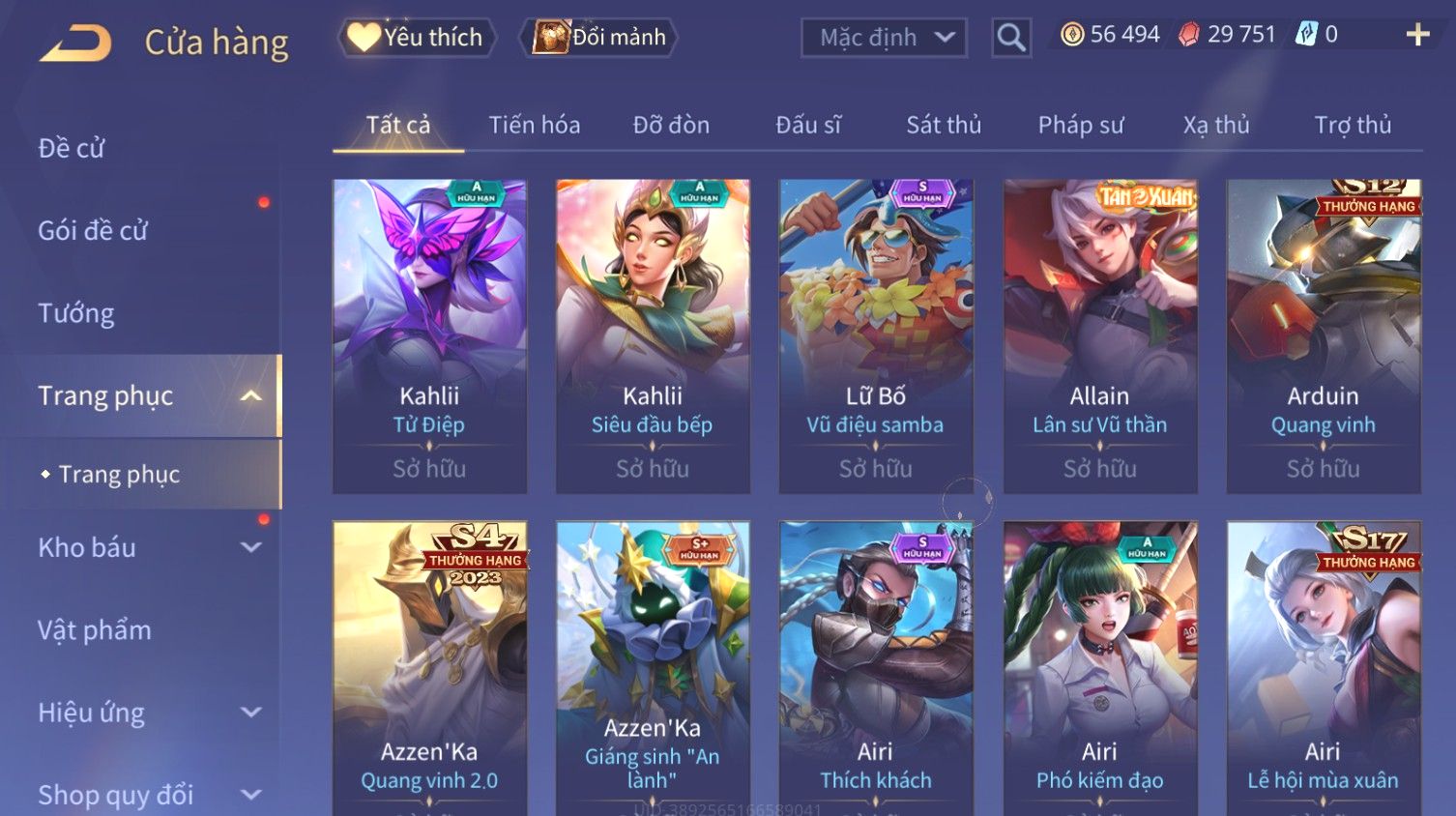Expand the Kho báu menu section
The image size is (1456, 816).
pos(145,547)
